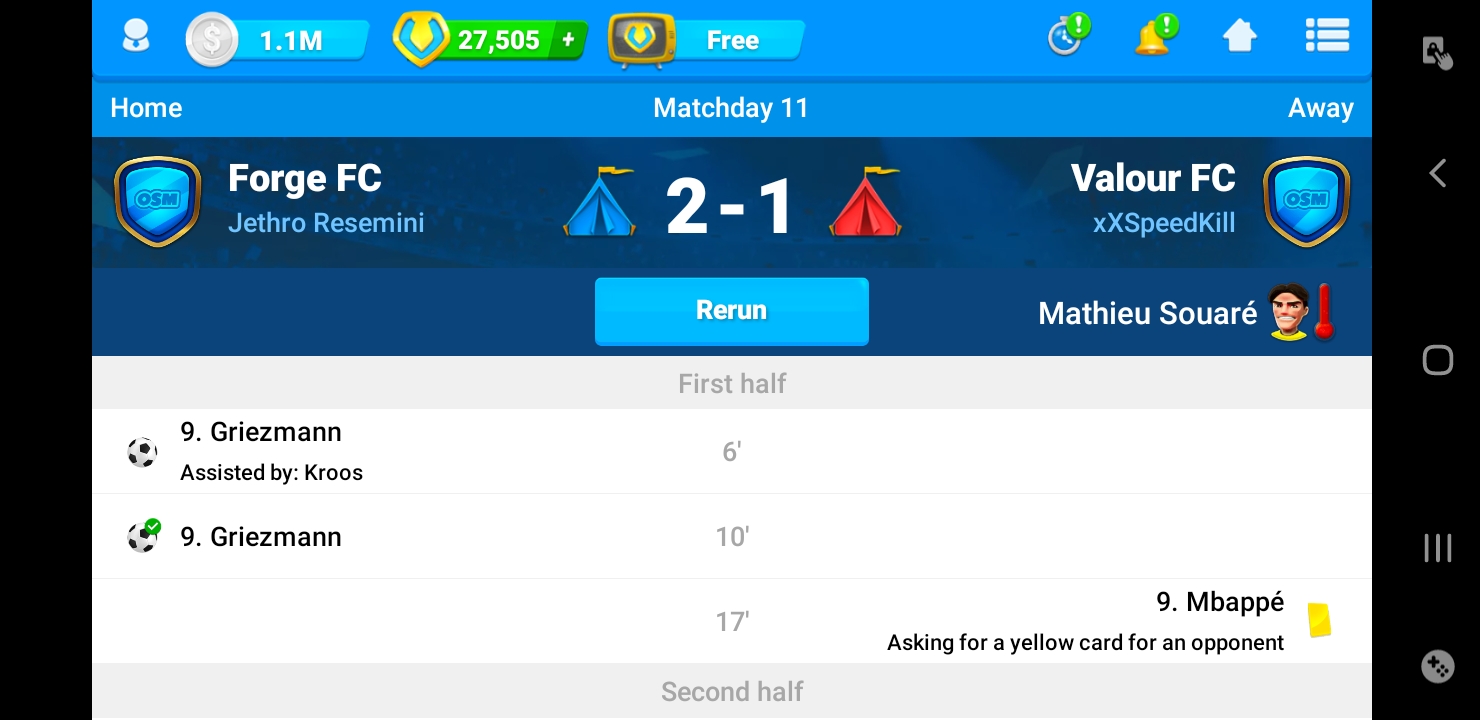
Task: Open the list menu icon
Action: click(1327, 38)
